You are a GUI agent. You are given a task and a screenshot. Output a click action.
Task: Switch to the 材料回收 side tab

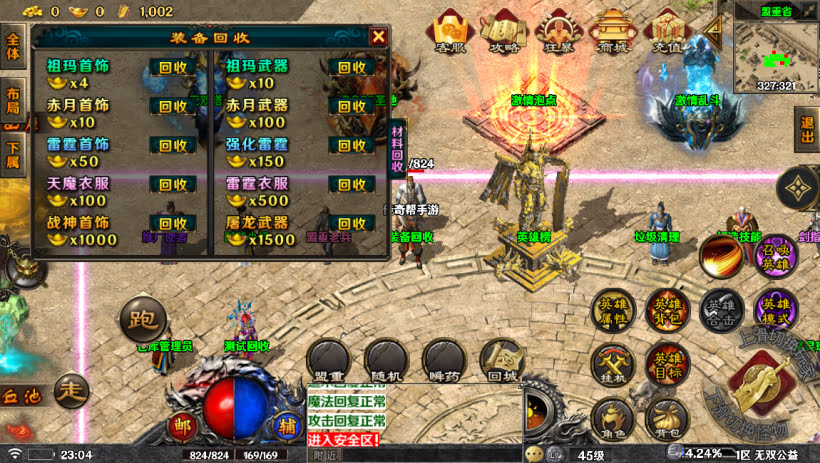click(x=397, y=148)
